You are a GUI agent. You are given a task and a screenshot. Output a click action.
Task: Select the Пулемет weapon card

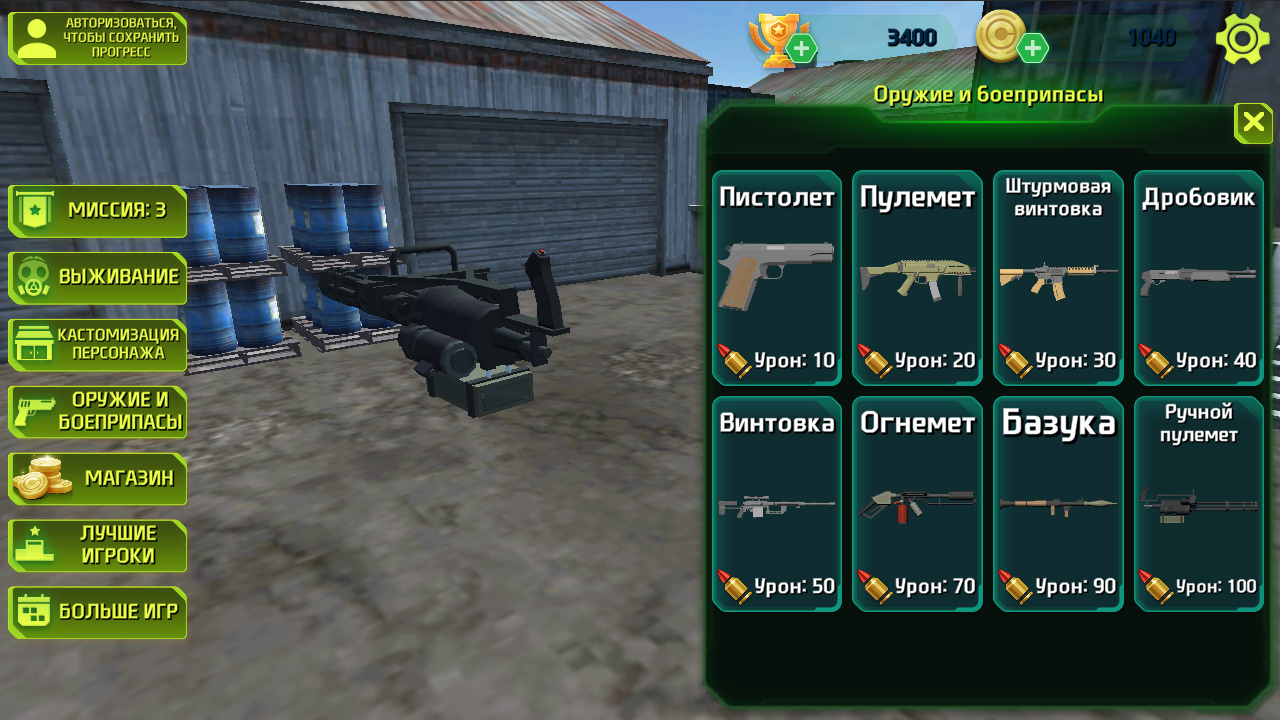click(917, 277)
